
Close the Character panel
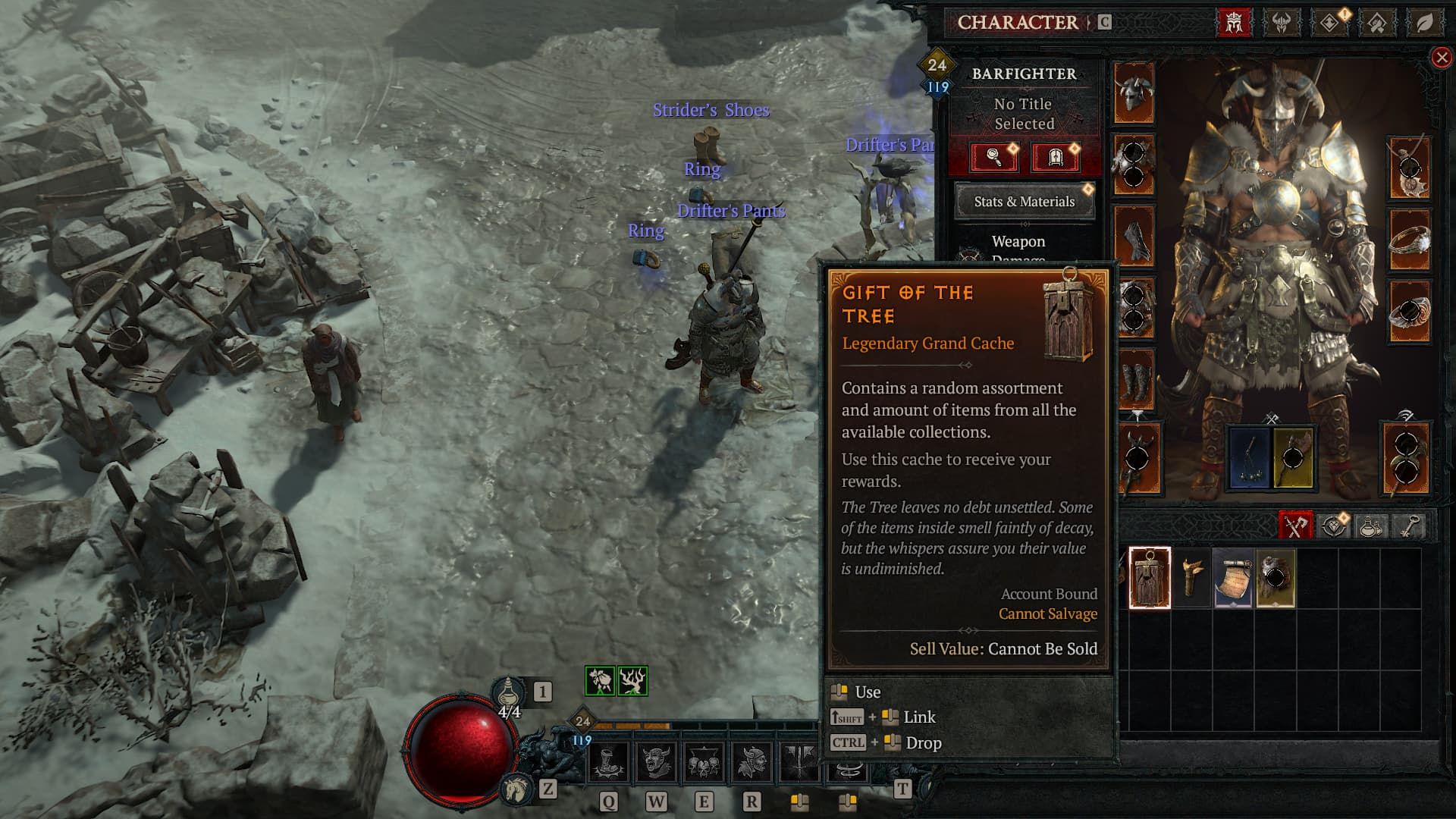1441,58
